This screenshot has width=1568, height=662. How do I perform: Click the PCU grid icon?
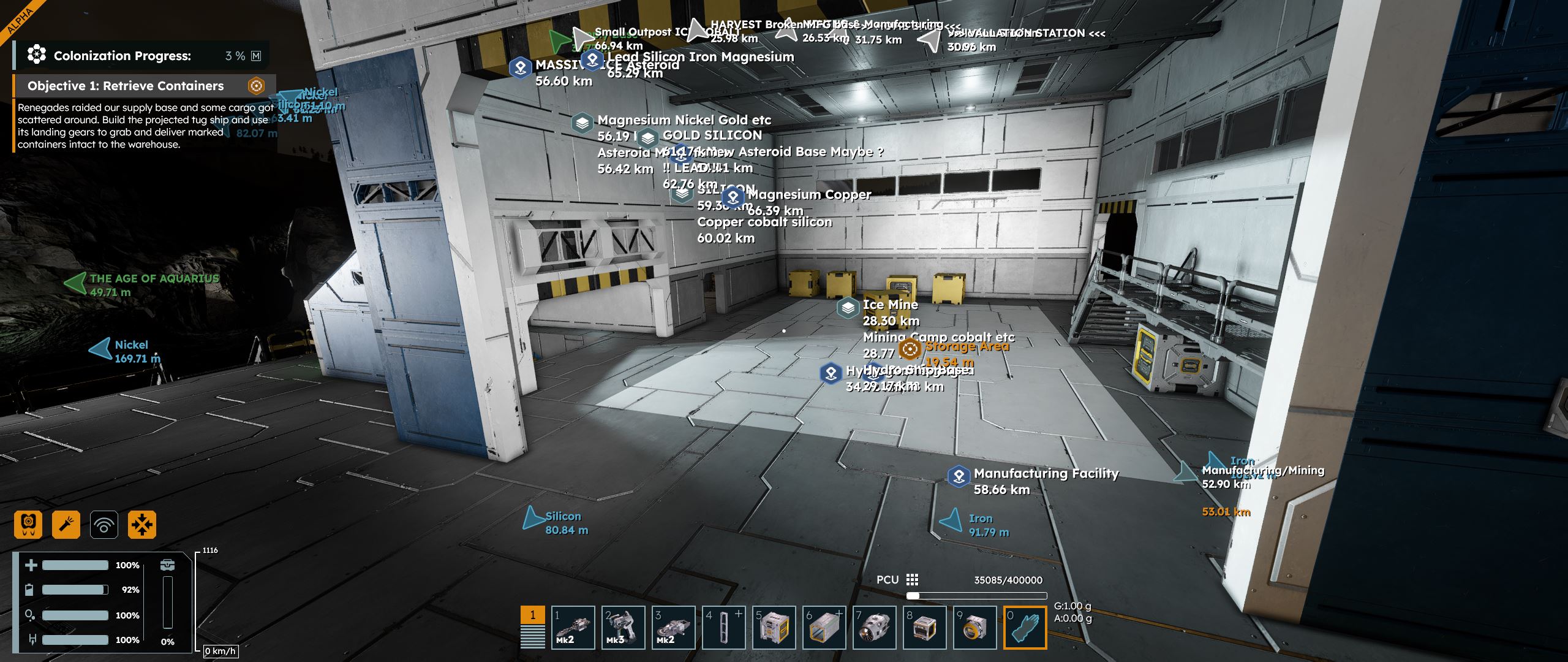pyautogui.click(x=912, y=580)
